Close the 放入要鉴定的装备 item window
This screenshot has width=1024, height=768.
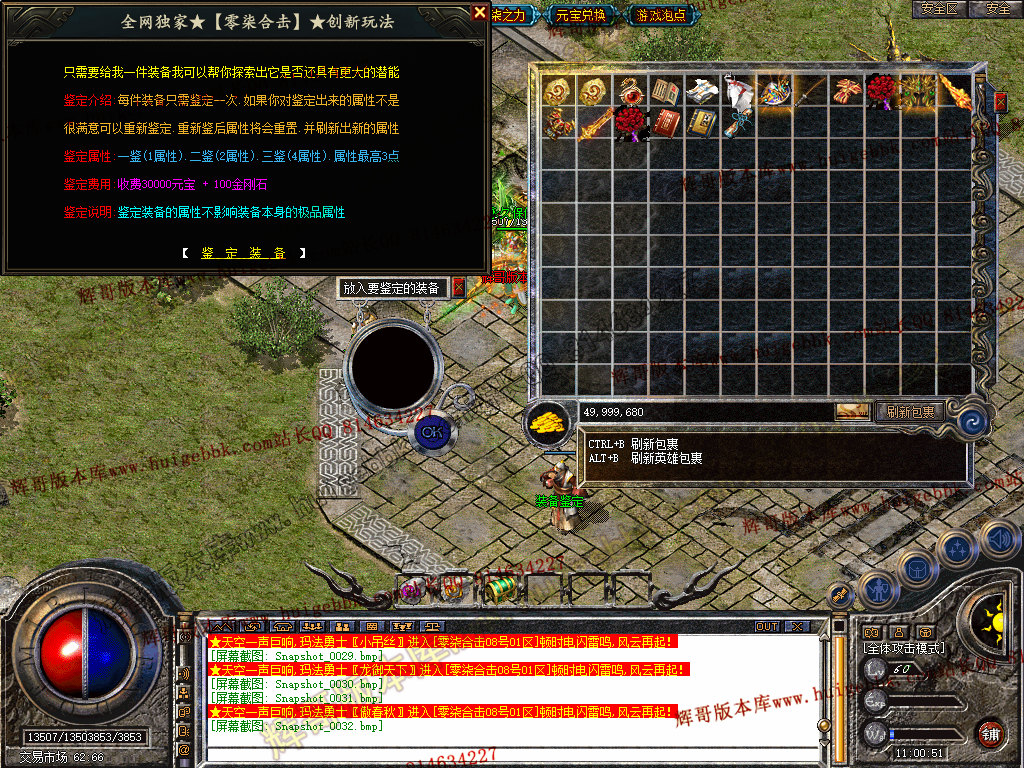click(459, 288)
